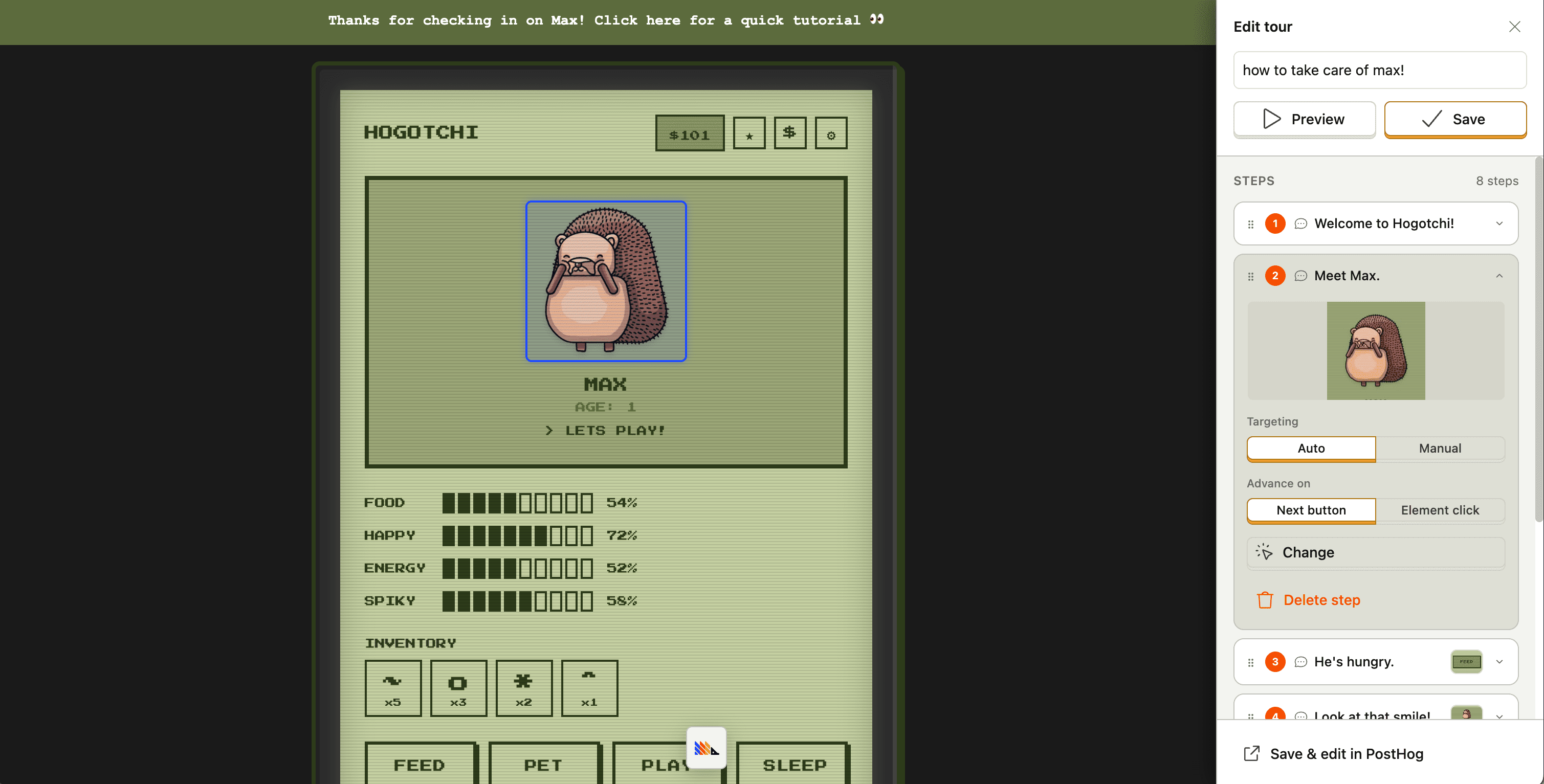Expand the He's hungry step
Viewport: 1544px width, 784px height.
[1499, 662]
